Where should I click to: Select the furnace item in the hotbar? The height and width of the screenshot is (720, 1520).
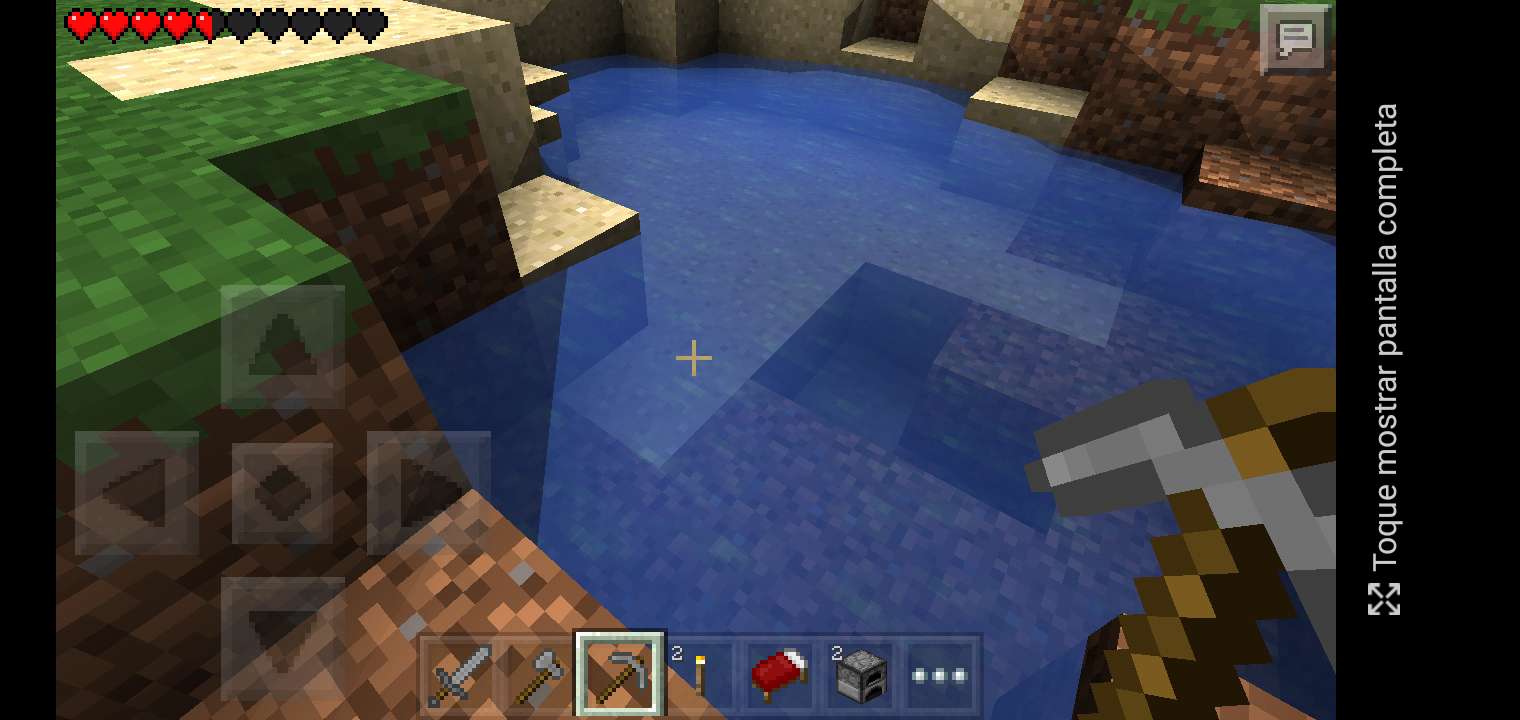point(859,675)
